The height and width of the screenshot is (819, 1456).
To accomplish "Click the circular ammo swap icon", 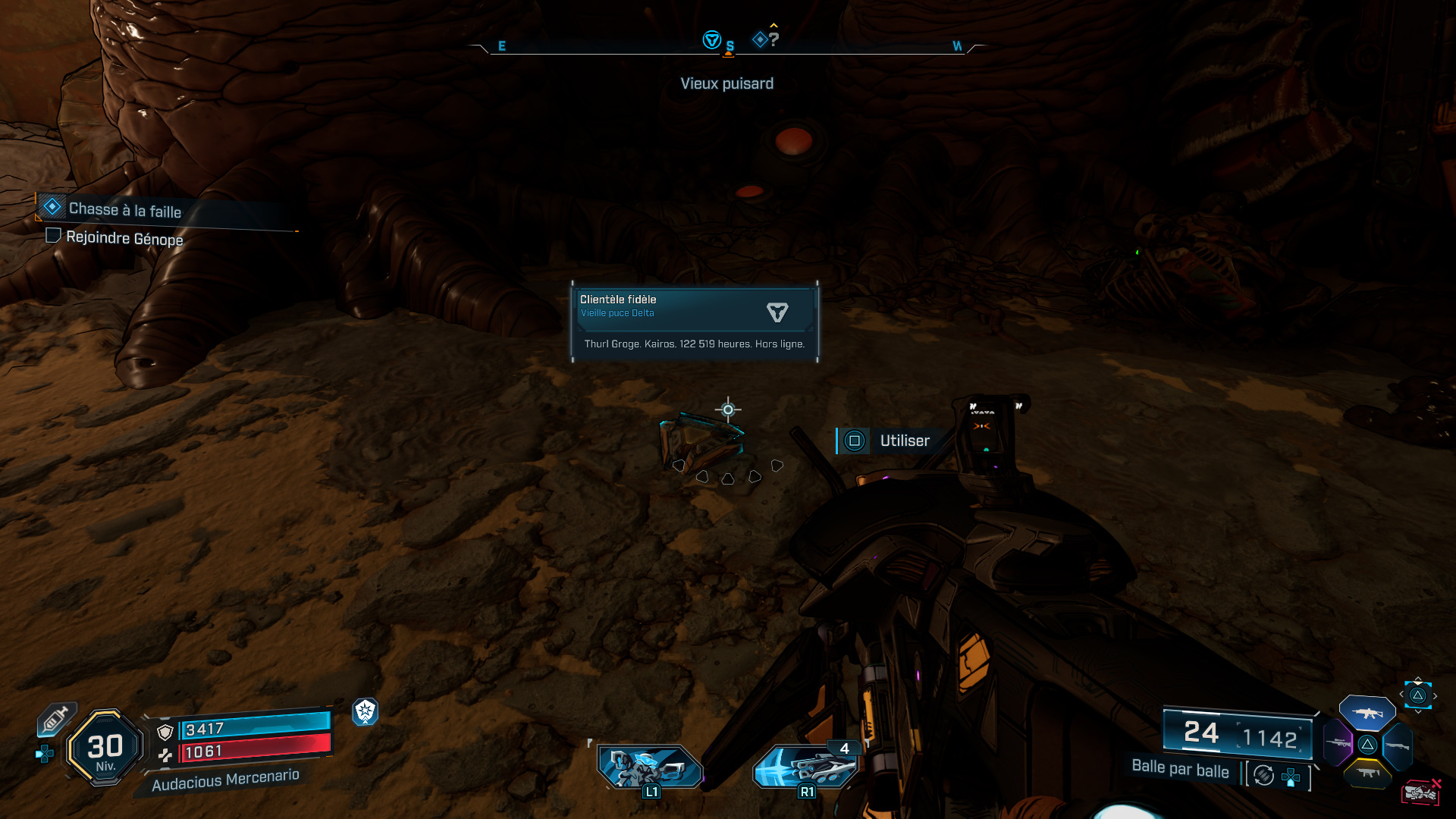I will [x=1263, y=775].
